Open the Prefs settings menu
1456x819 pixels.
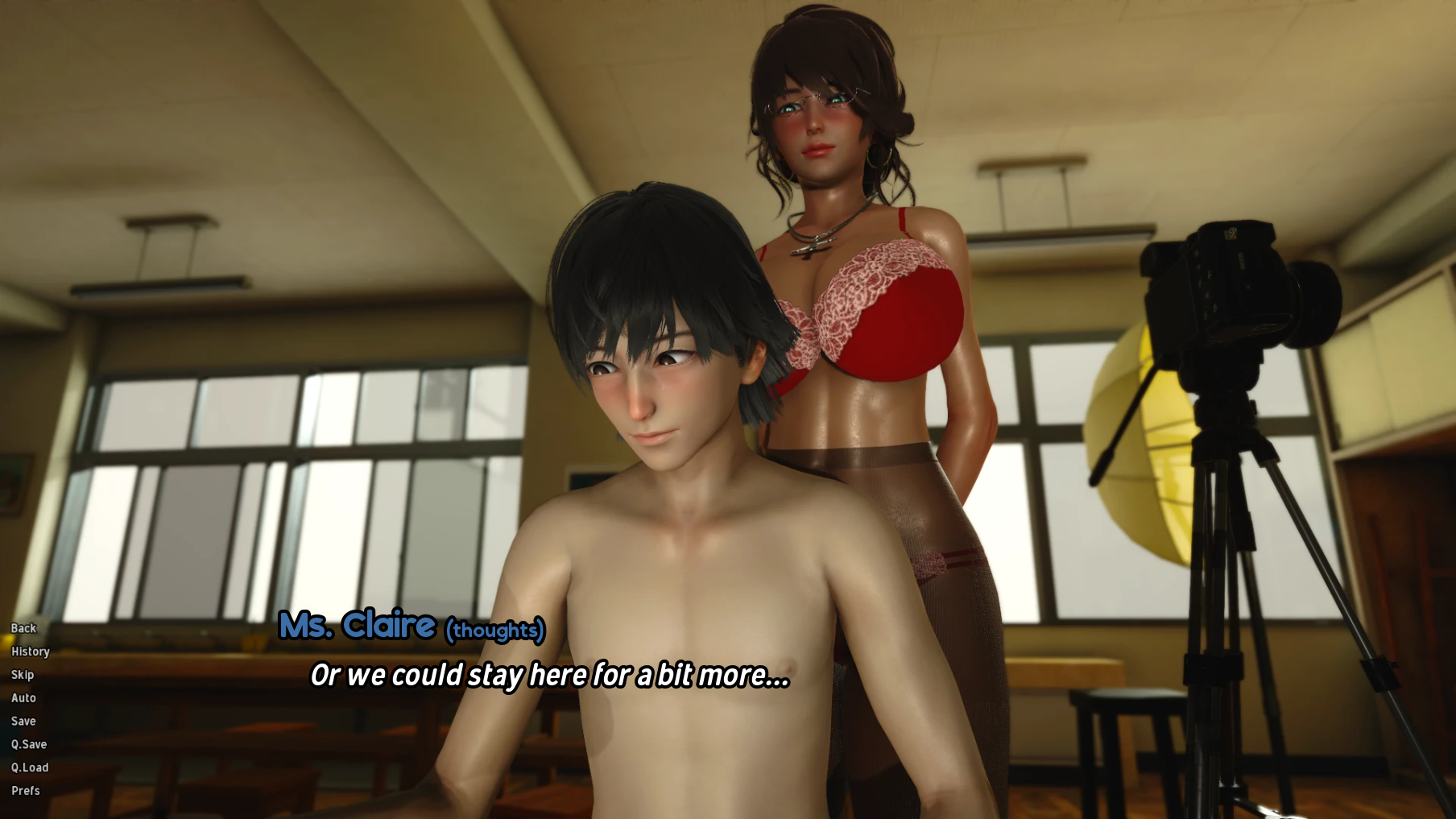26,791
